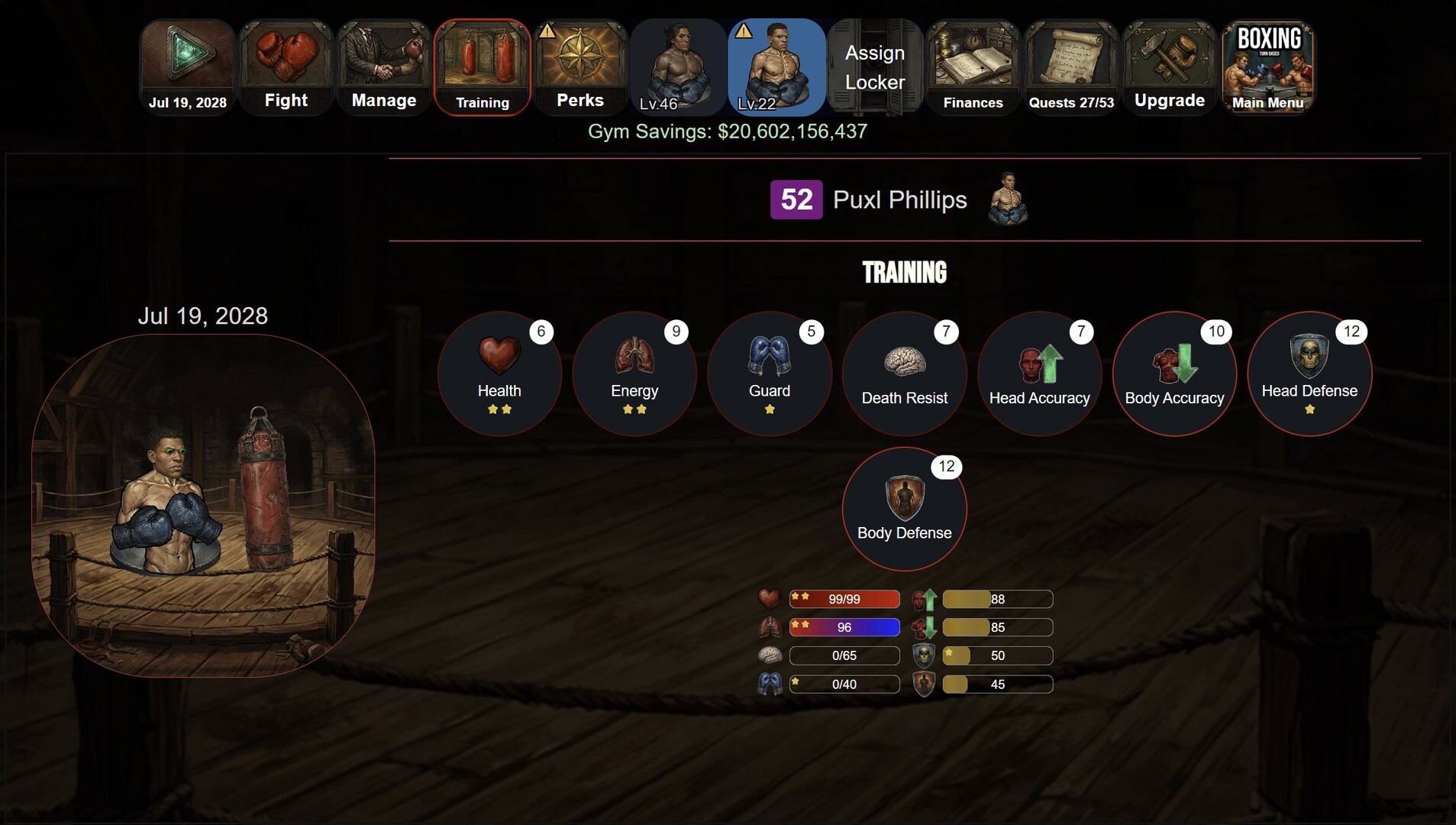Screen dimensions: 1456x825
Task: Train Body Accuracy
Action: tap(1174, 374)
